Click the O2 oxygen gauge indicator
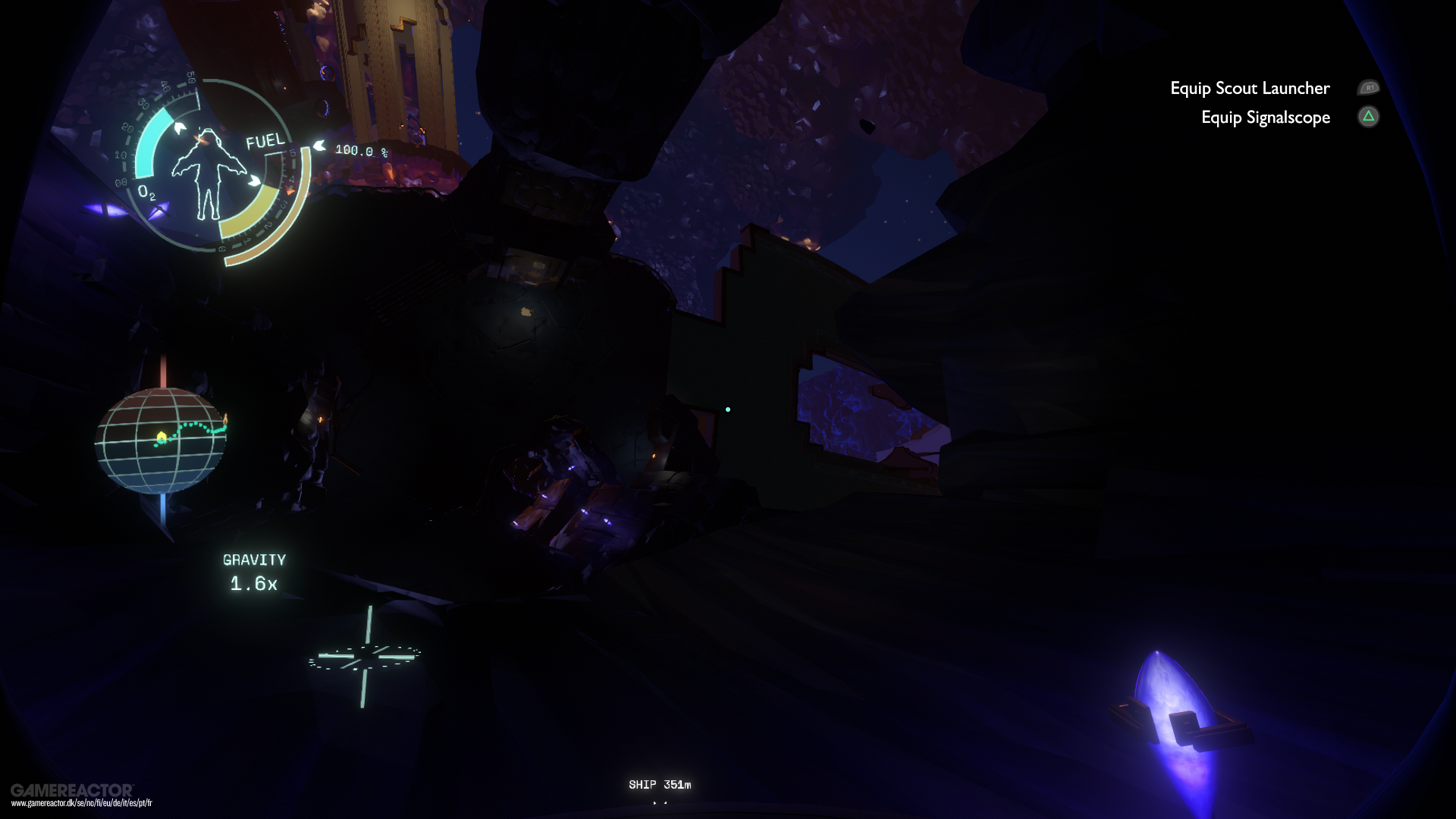Viewport: 1456px width, 819px height. [x=148, y=193]
